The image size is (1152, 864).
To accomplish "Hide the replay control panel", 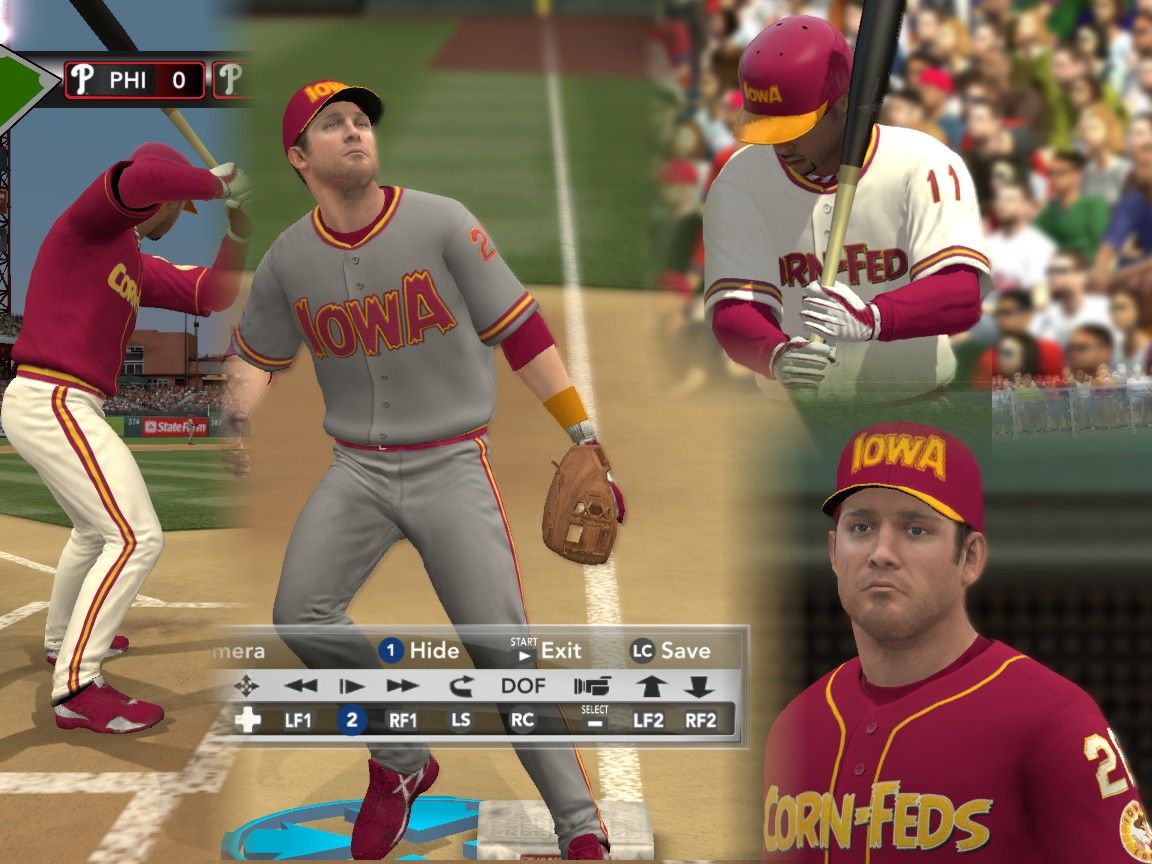I will pyautogui.click(x=420, y=651).
